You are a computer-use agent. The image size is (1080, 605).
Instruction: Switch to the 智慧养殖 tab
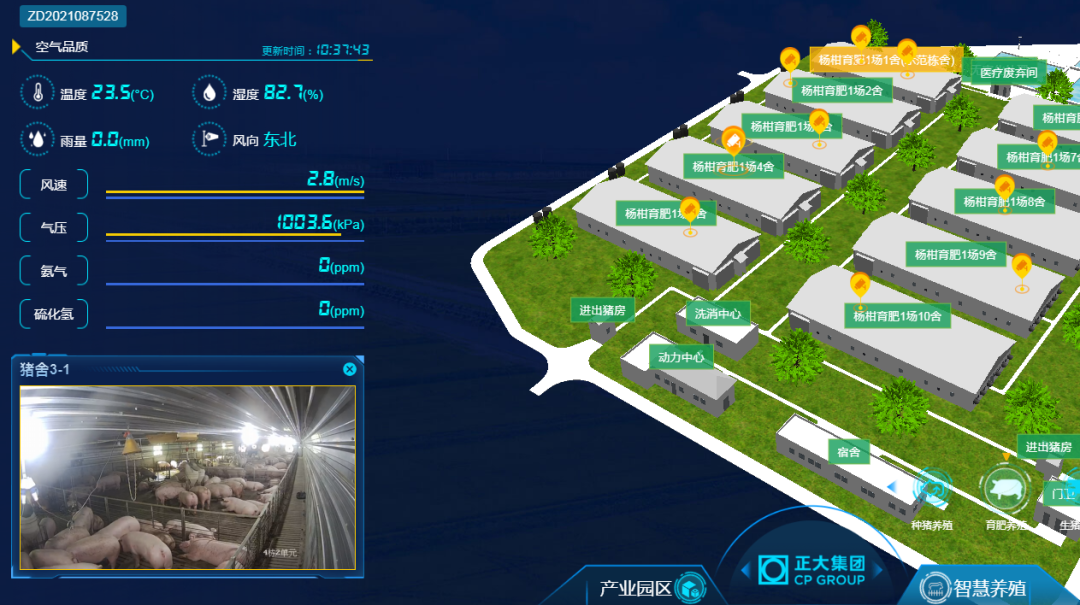(x=988, y=588)
